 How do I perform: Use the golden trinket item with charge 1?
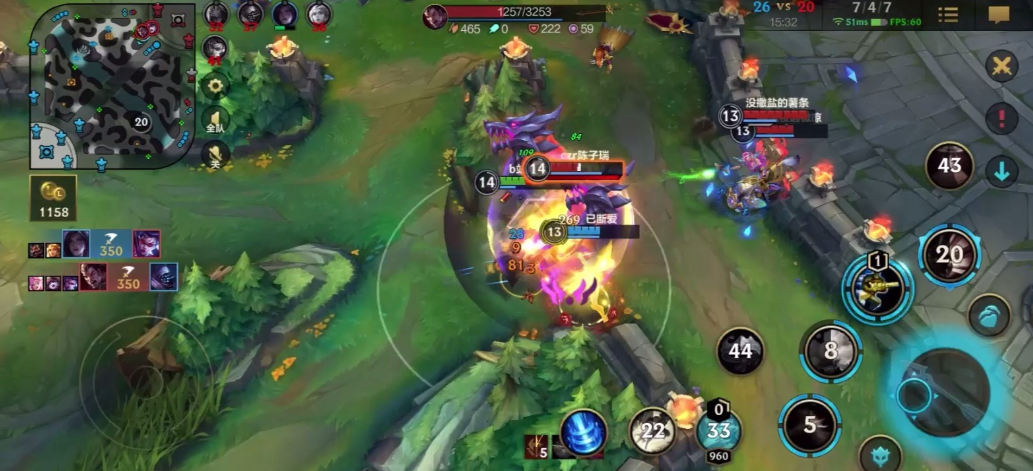[x=876, y=290]
